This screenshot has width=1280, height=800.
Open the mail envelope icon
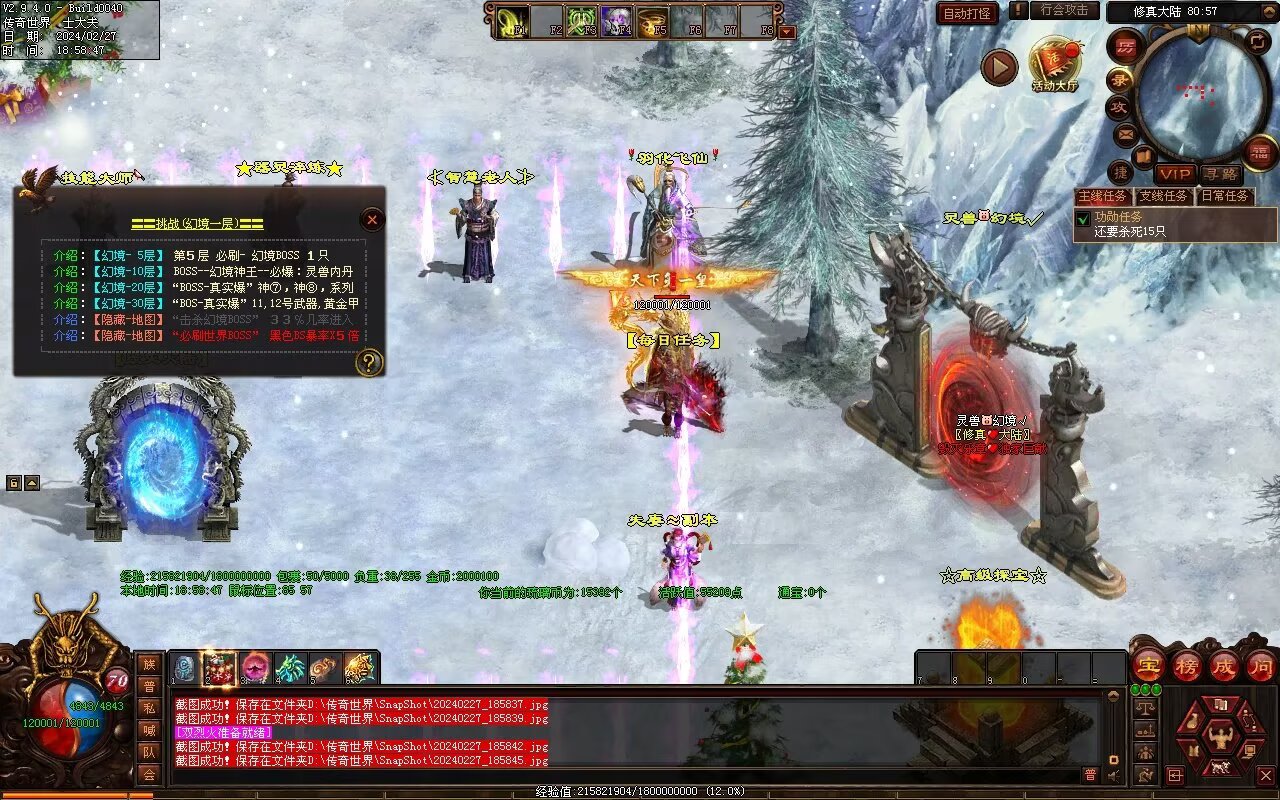(x=1126, y=134)
